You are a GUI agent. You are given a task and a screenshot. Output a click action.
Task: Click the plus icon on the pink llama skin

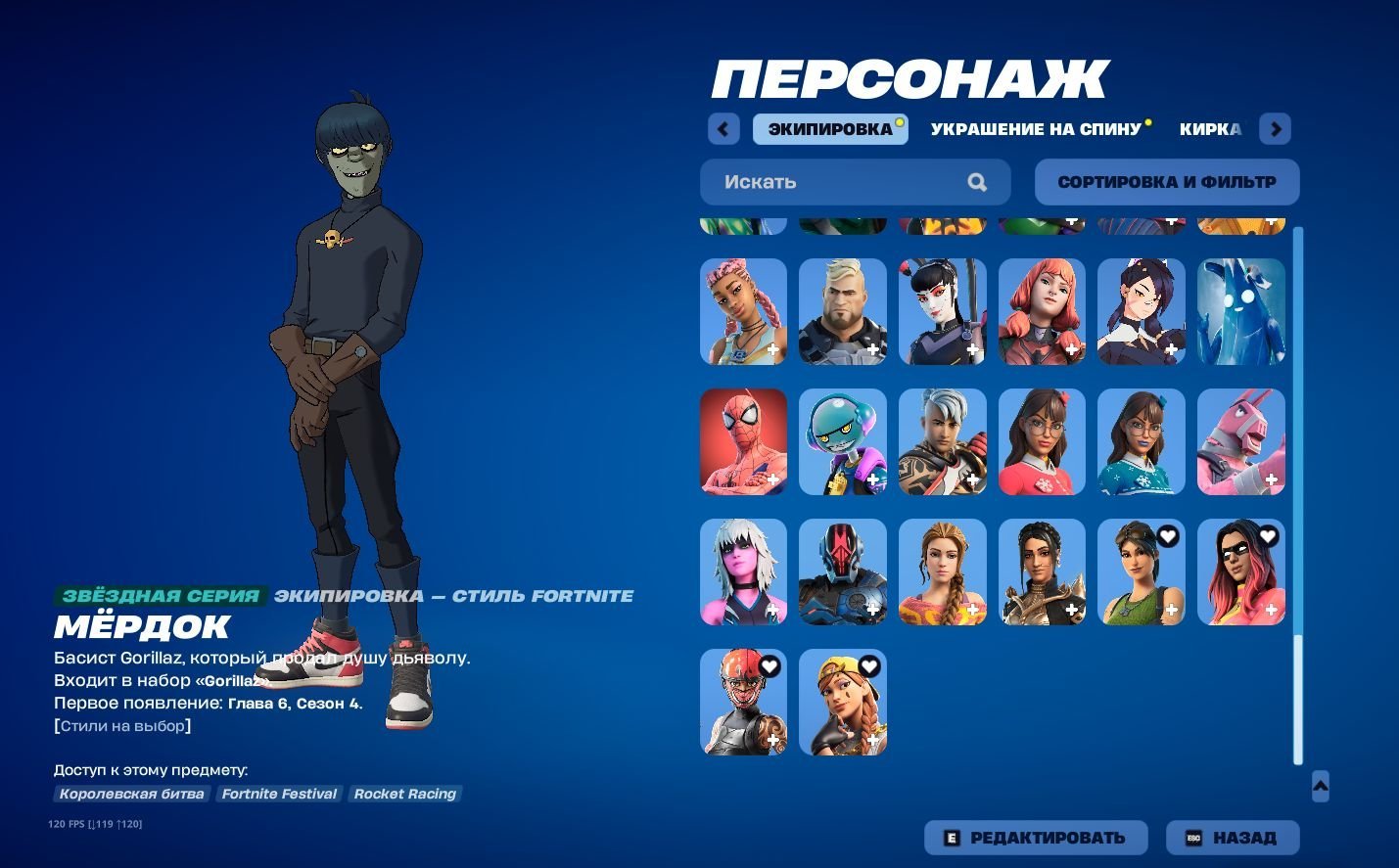click(1271, 480)
